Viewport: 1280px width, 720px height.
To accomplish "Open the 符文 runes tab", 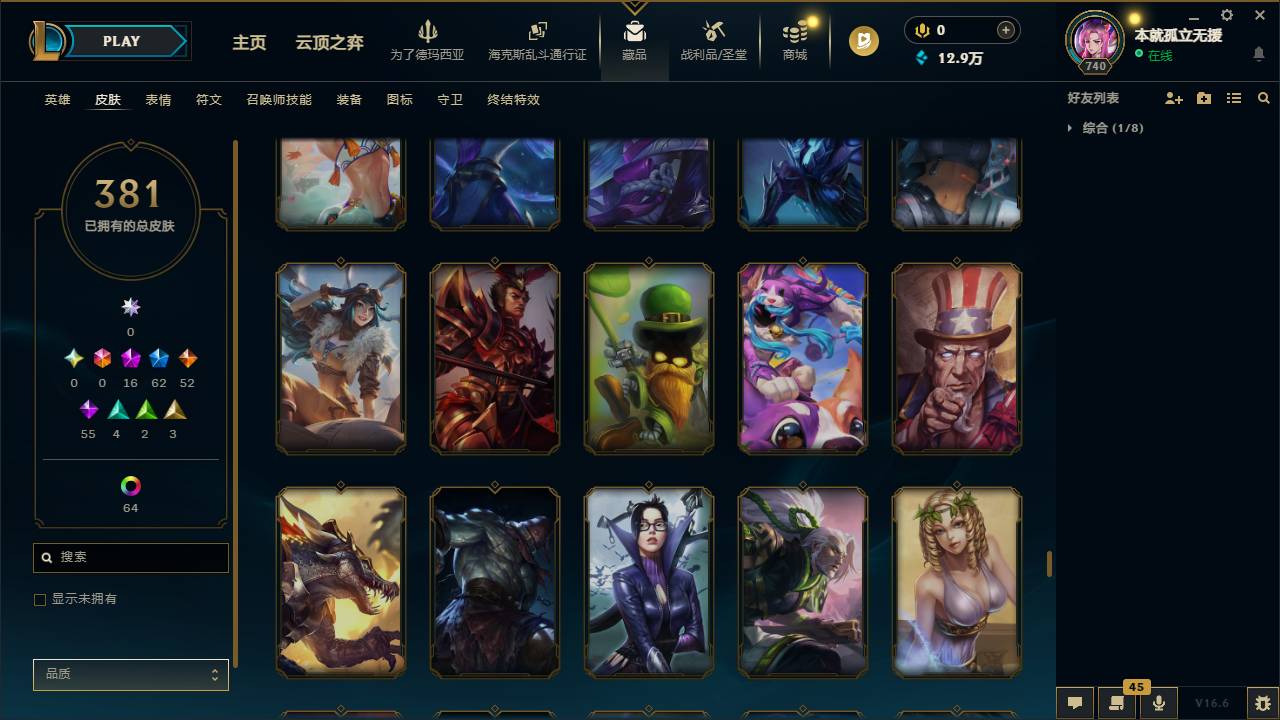I will click(x=209, y=100).
